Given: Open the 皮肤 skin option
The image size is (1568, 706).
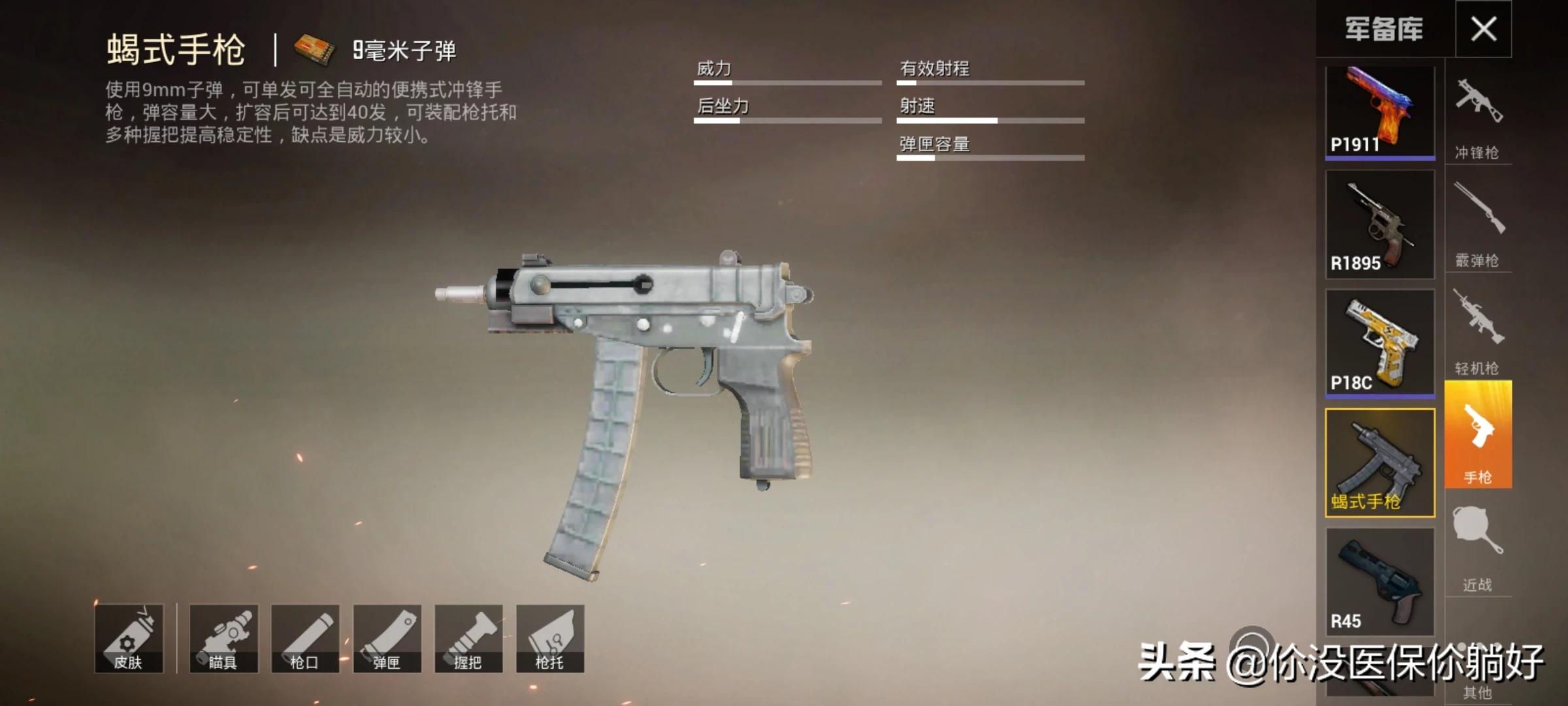Looking at the screenshot, I should 129,639.
